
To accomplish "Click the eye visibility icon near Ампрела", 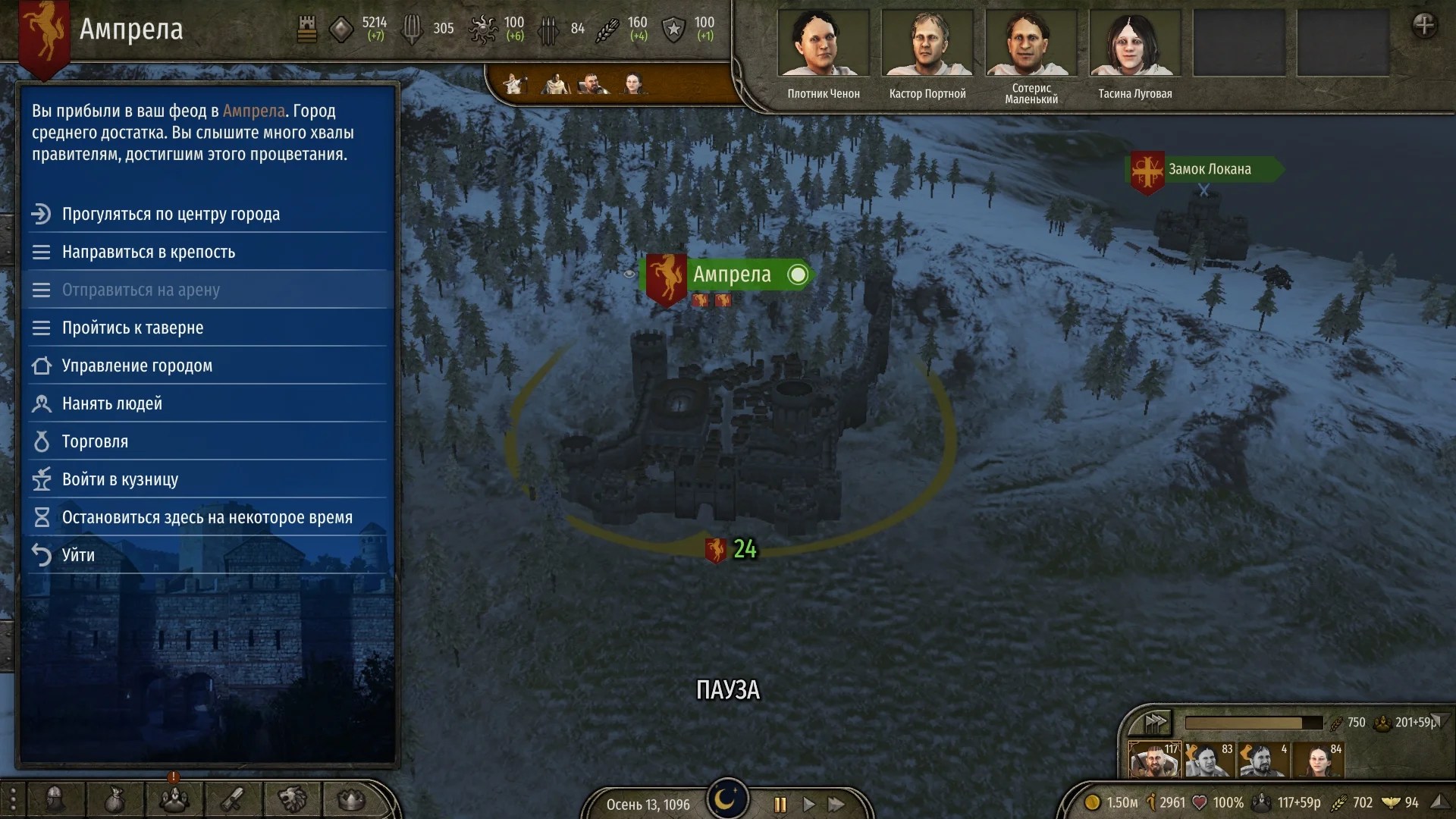I will coord(629,275).
